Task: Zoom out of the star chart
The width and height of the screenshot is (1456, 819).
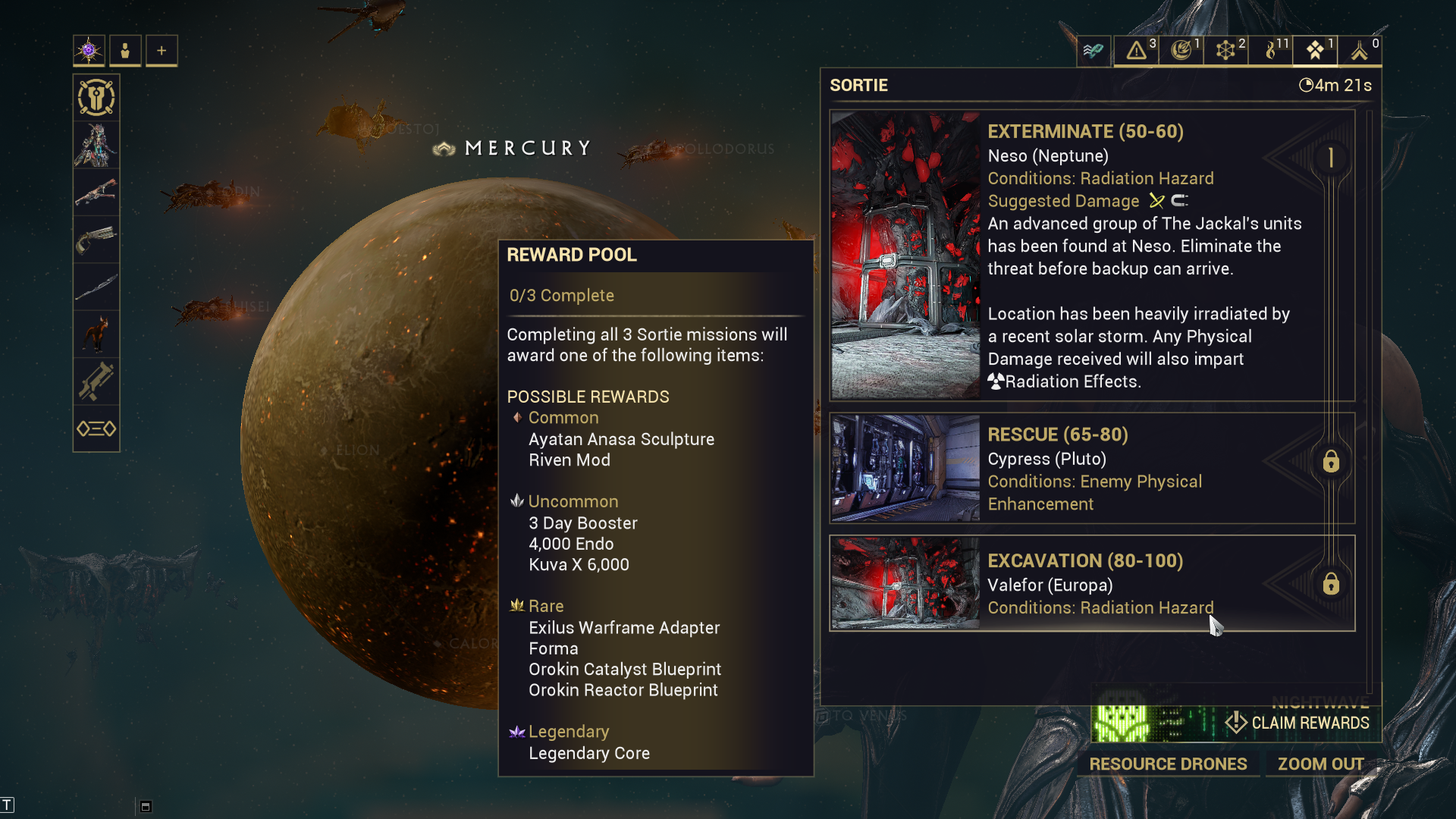Action: [1320, 764]
